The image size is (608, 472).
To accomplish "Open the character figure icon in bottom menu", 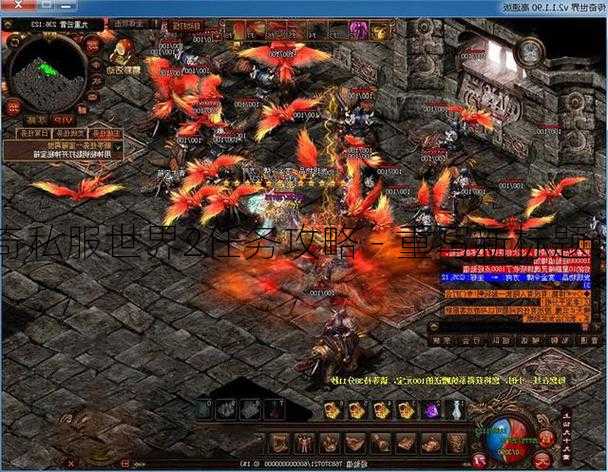I will click(305, 443).
